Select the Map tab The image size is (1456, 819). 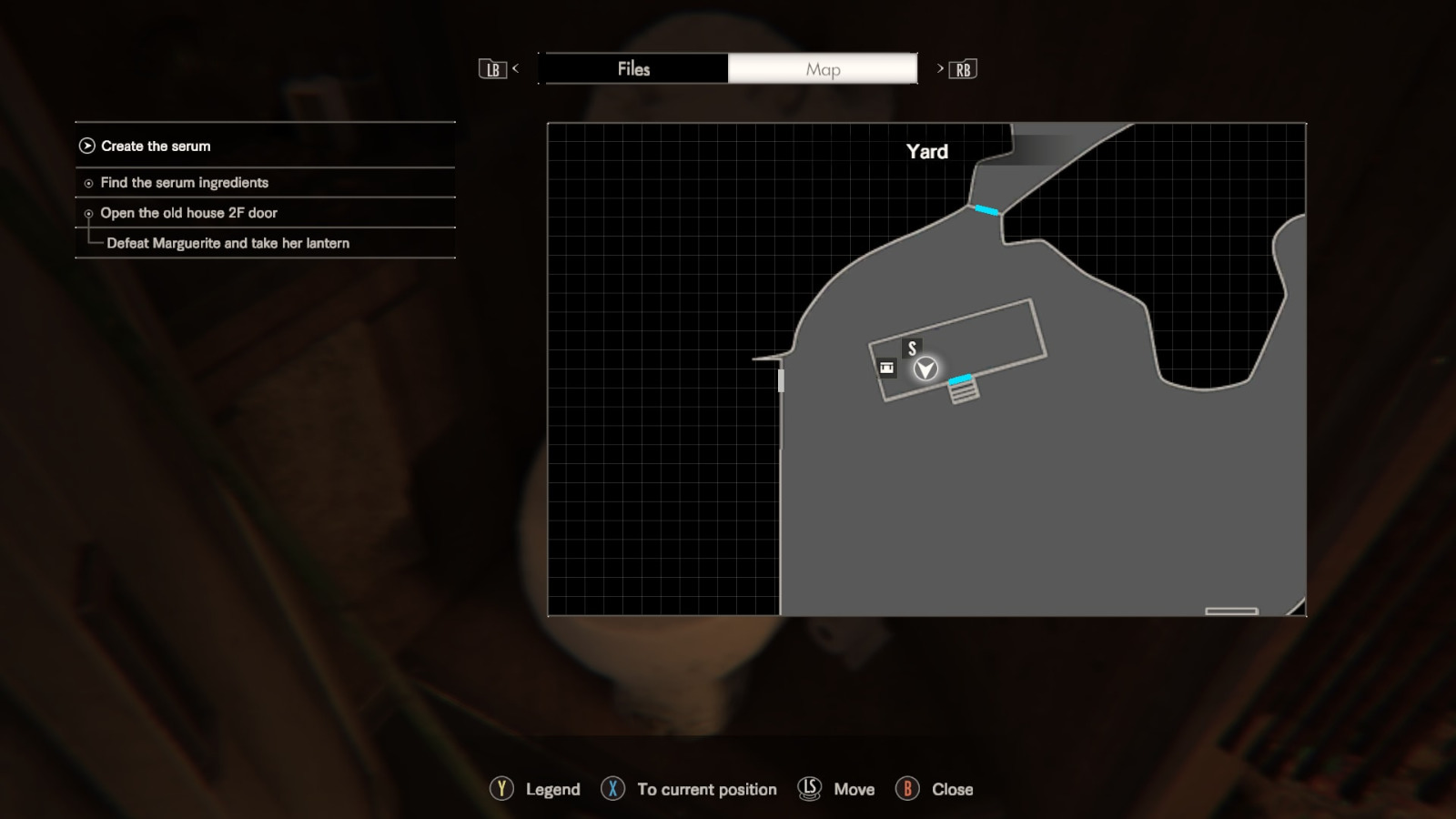pos(823,69)
